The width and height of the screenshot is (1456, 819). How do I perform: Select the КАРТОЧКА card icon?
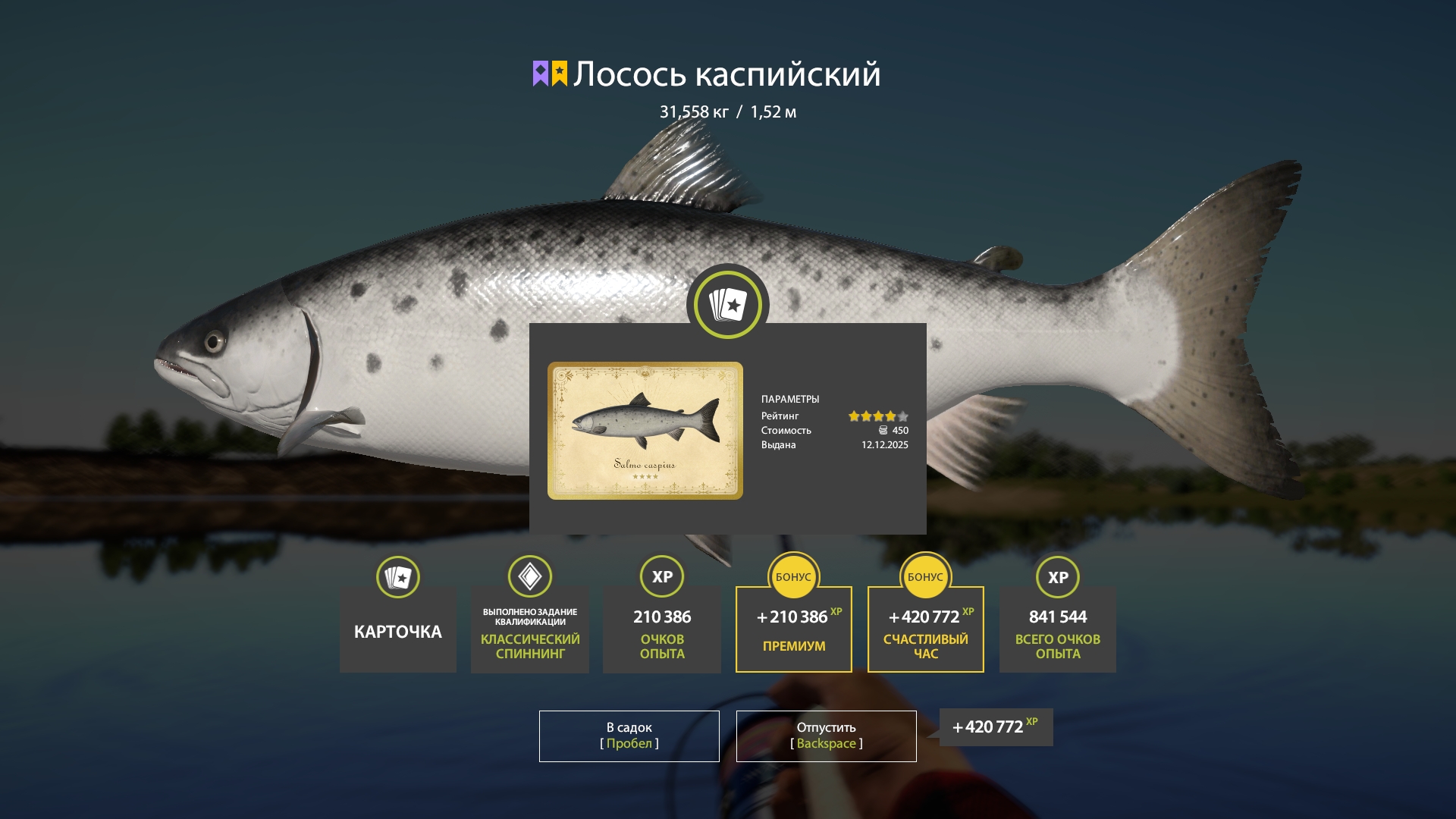coord(397,577)
